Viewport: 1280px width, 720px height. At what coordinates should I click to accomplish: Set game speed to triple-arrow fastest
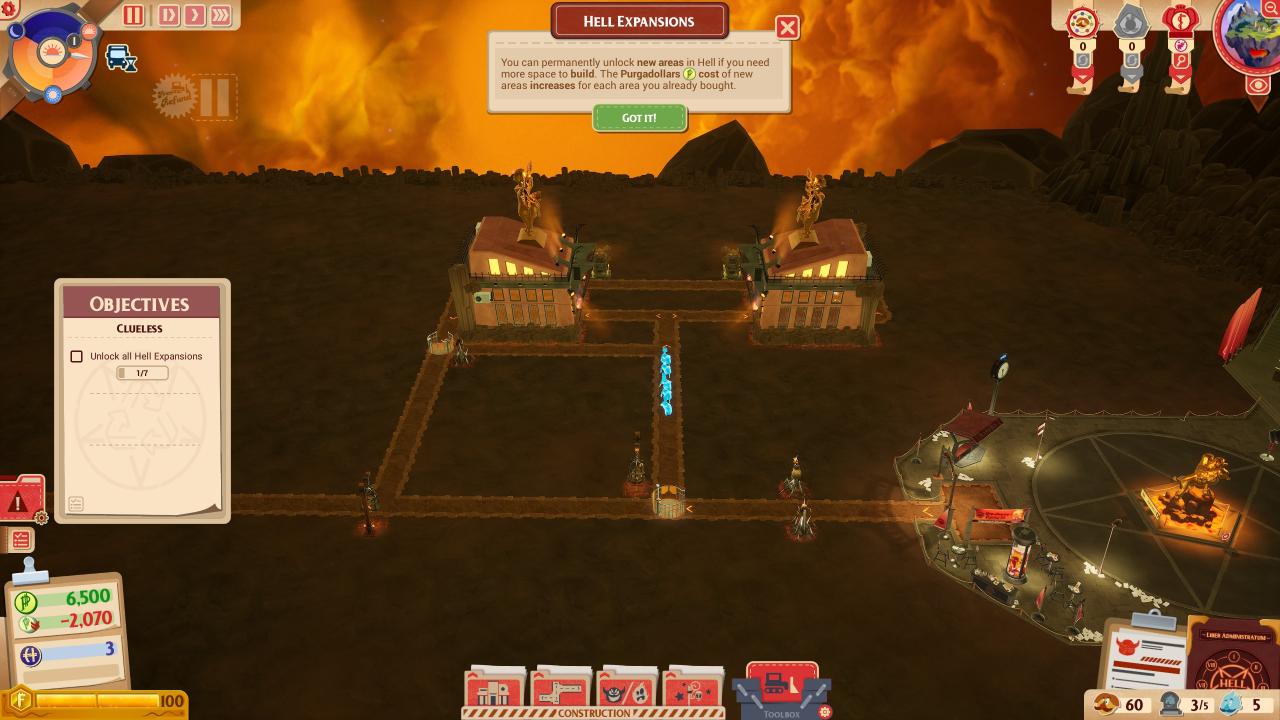point(220,15)
